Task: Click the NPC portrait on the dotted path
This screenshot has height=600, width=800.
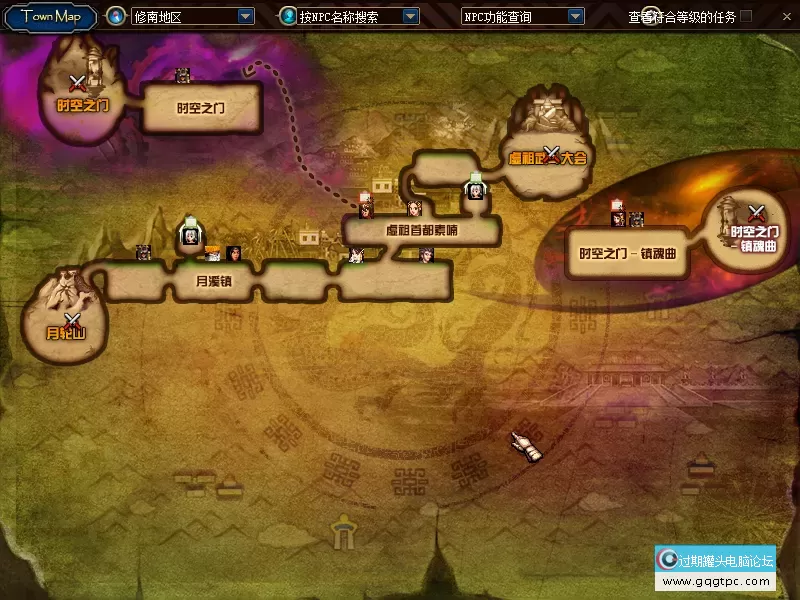Action: coord(366,209)
